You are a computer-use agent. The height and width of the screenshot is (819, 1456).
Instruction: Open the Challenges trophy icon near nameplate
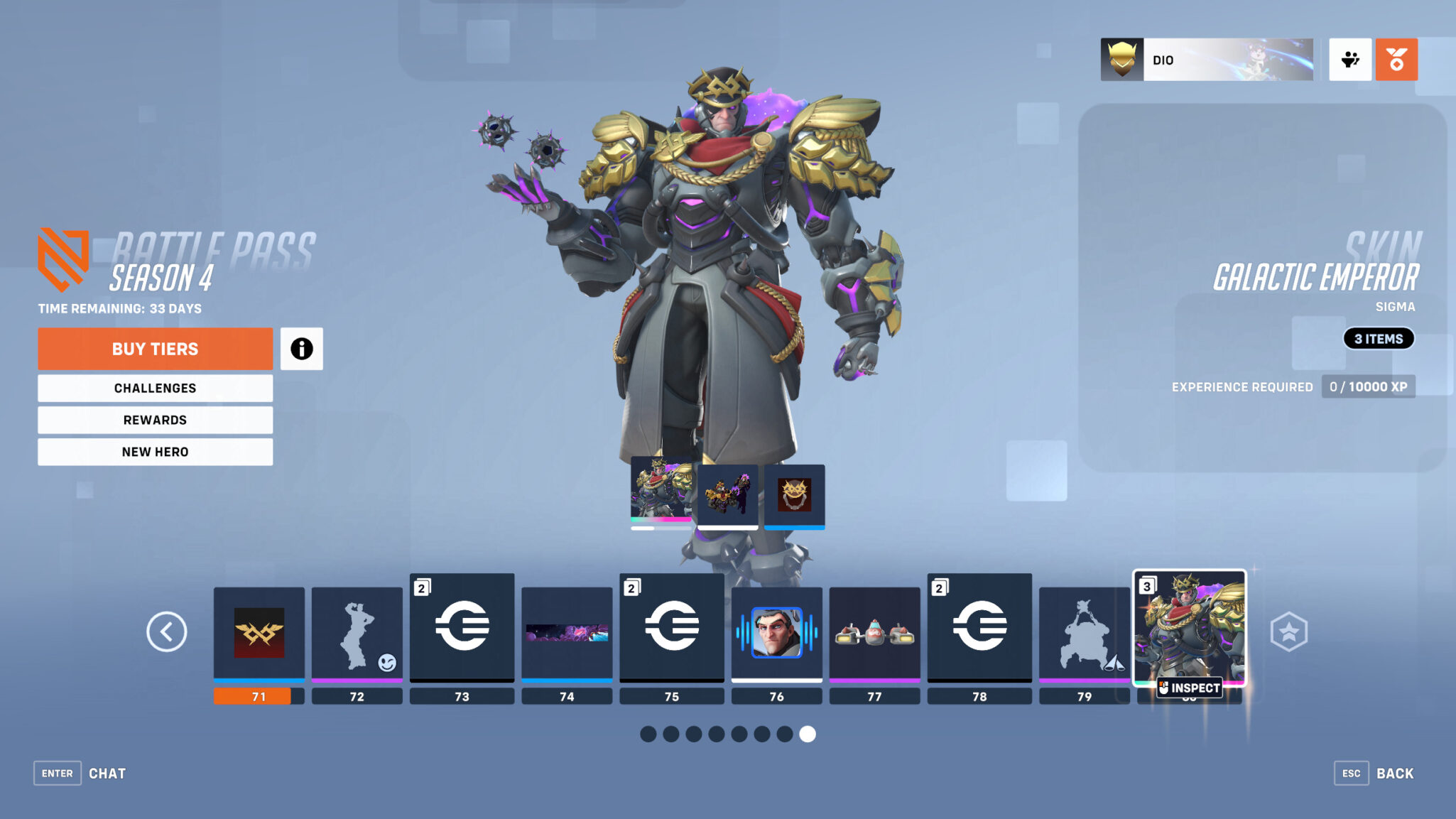point(1349,60)
